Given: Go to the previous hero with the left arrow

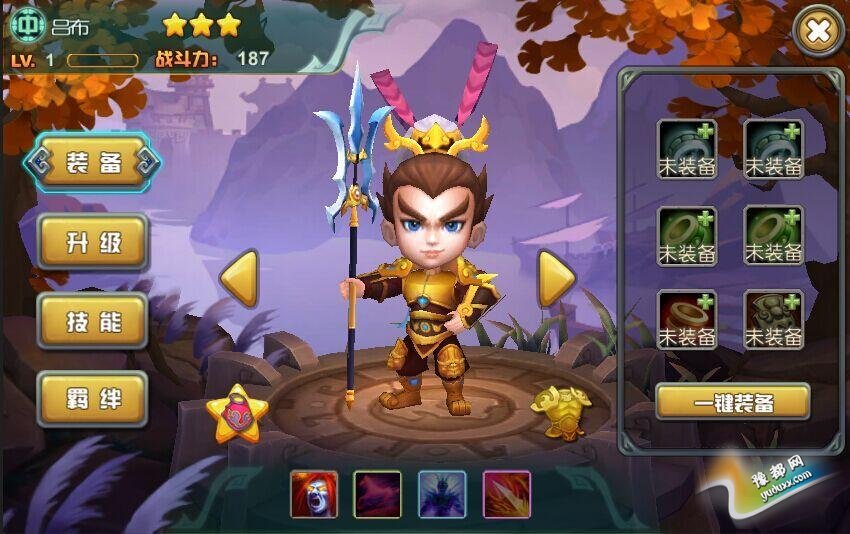Looking at the screenshot, I should point(239,278).
